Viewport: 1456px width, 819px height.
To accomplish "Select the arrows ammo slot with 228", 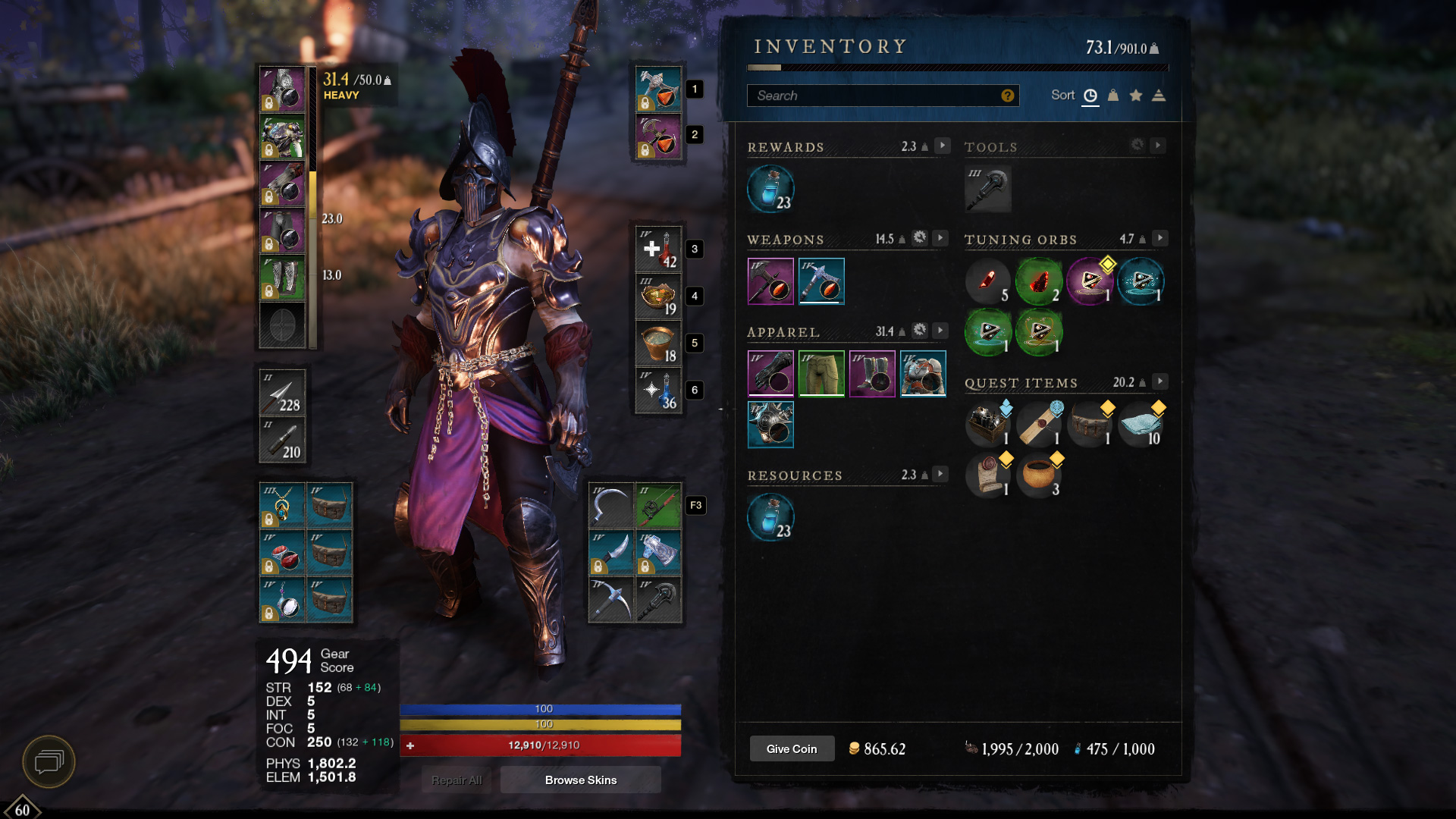I will (282, 393).
